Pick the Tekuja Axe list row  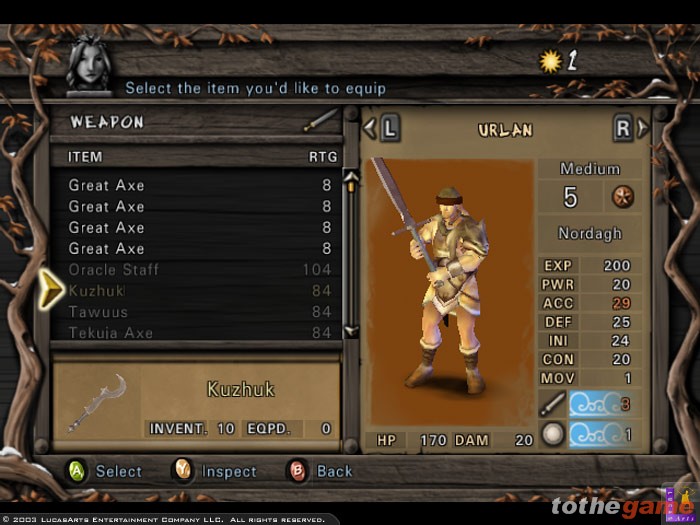[110, 332]
